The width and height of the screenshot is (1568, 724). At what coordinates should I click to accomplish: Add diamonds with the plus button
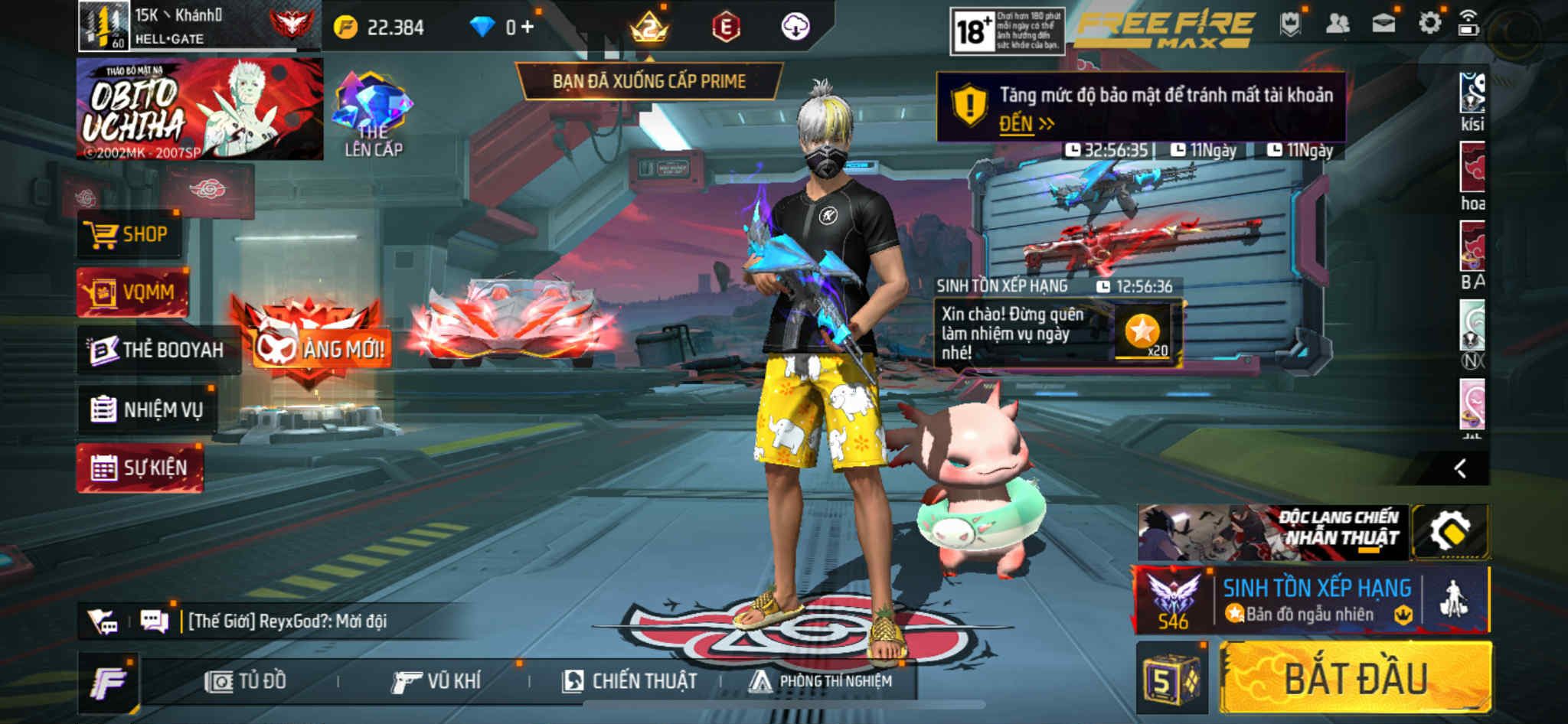click(x=528, y=28)
